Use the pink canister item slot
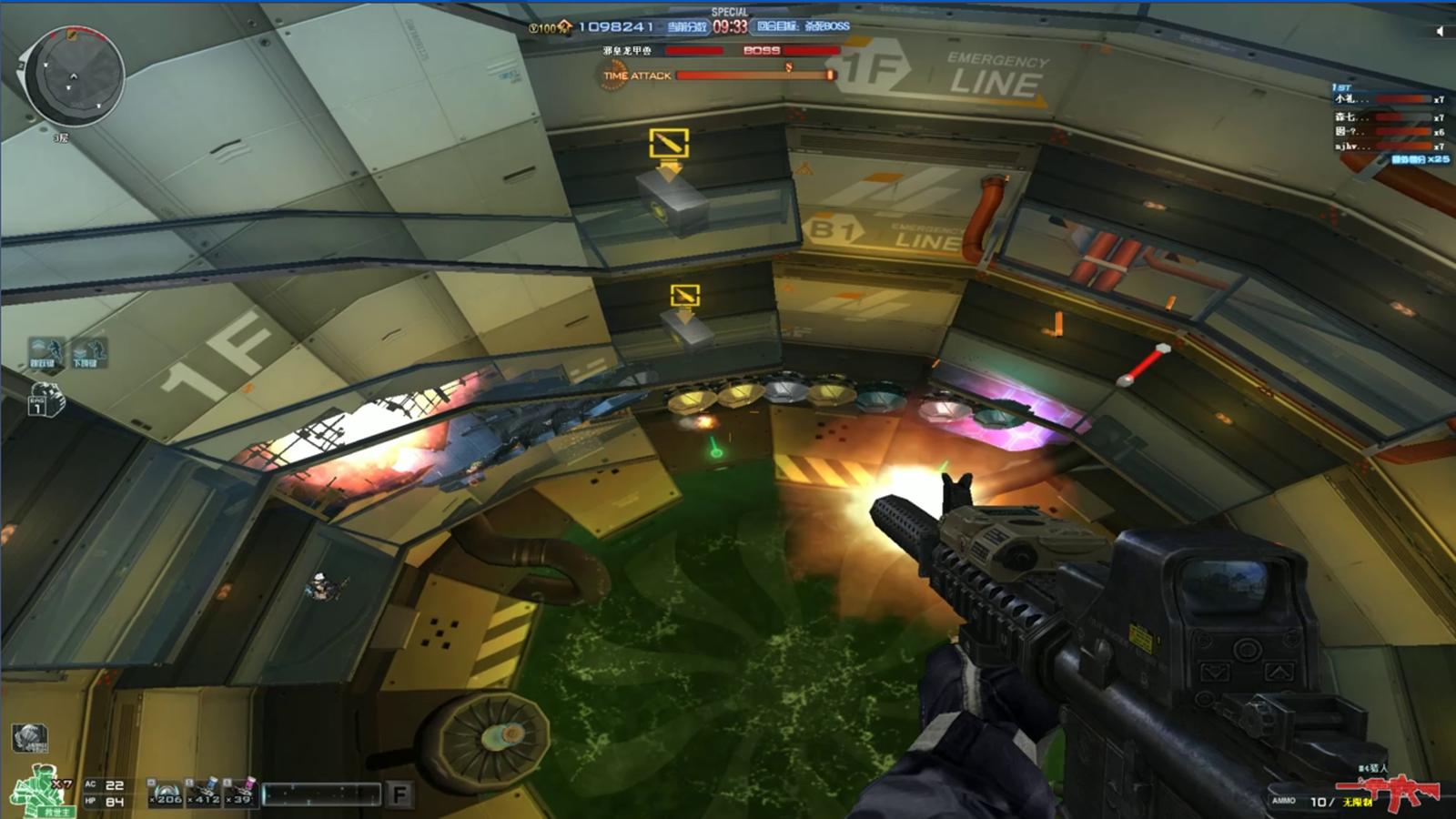Image resolution: width=1456 pixels, height=819 pixels. click(241, 792)
